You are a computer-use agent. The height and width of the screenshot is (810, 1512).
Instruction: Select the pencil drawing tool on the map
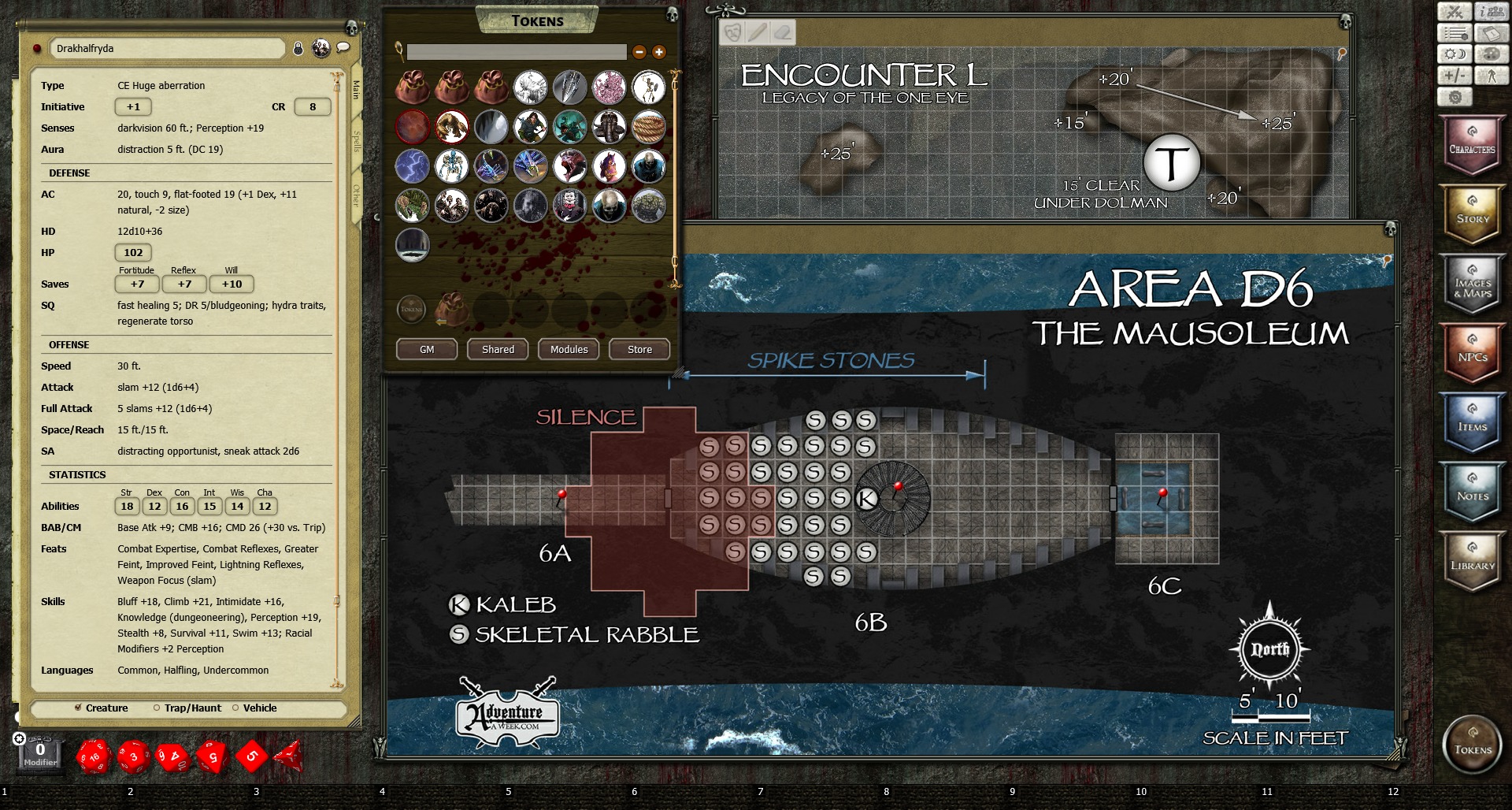tap(757, 32)
